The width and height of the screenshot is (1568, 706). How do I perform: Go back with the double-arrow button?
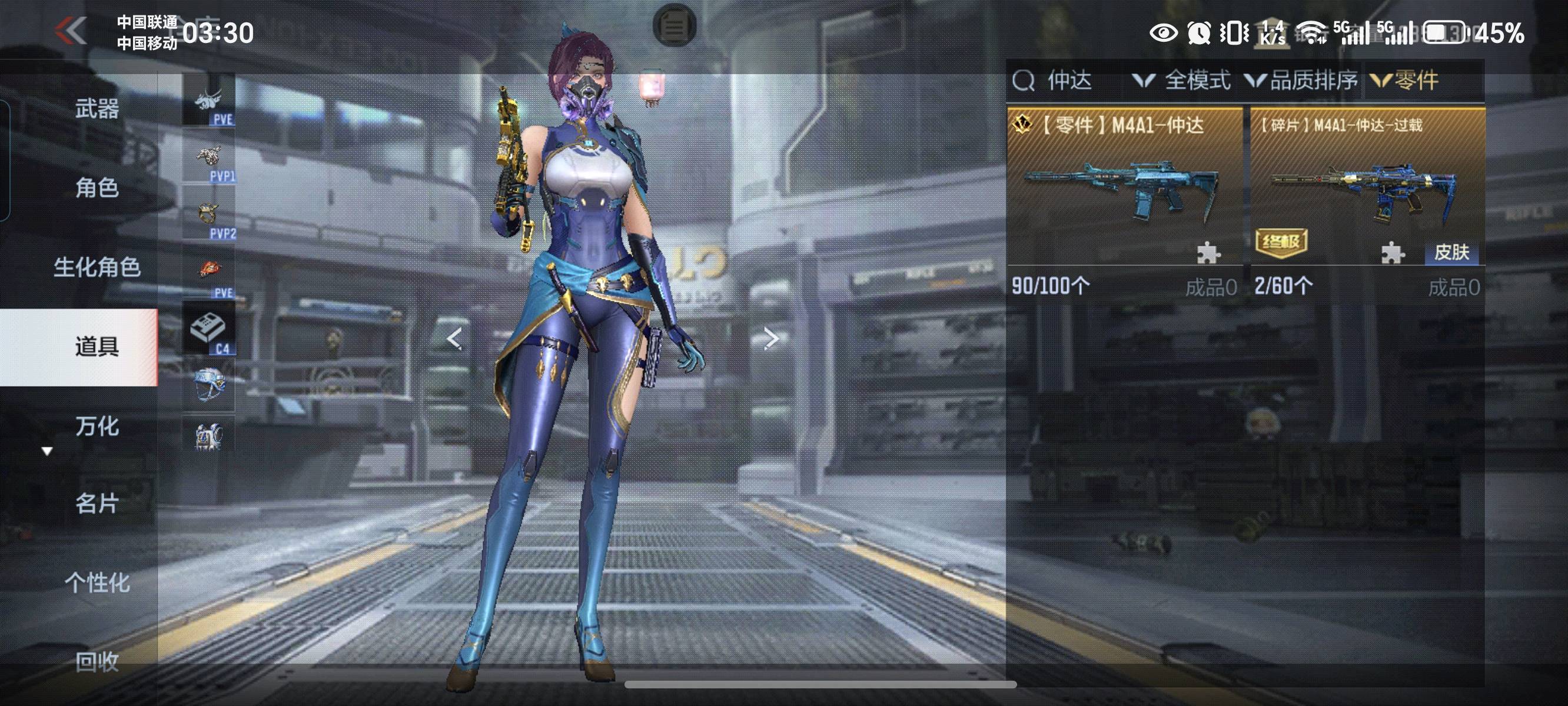pos(71,31)
